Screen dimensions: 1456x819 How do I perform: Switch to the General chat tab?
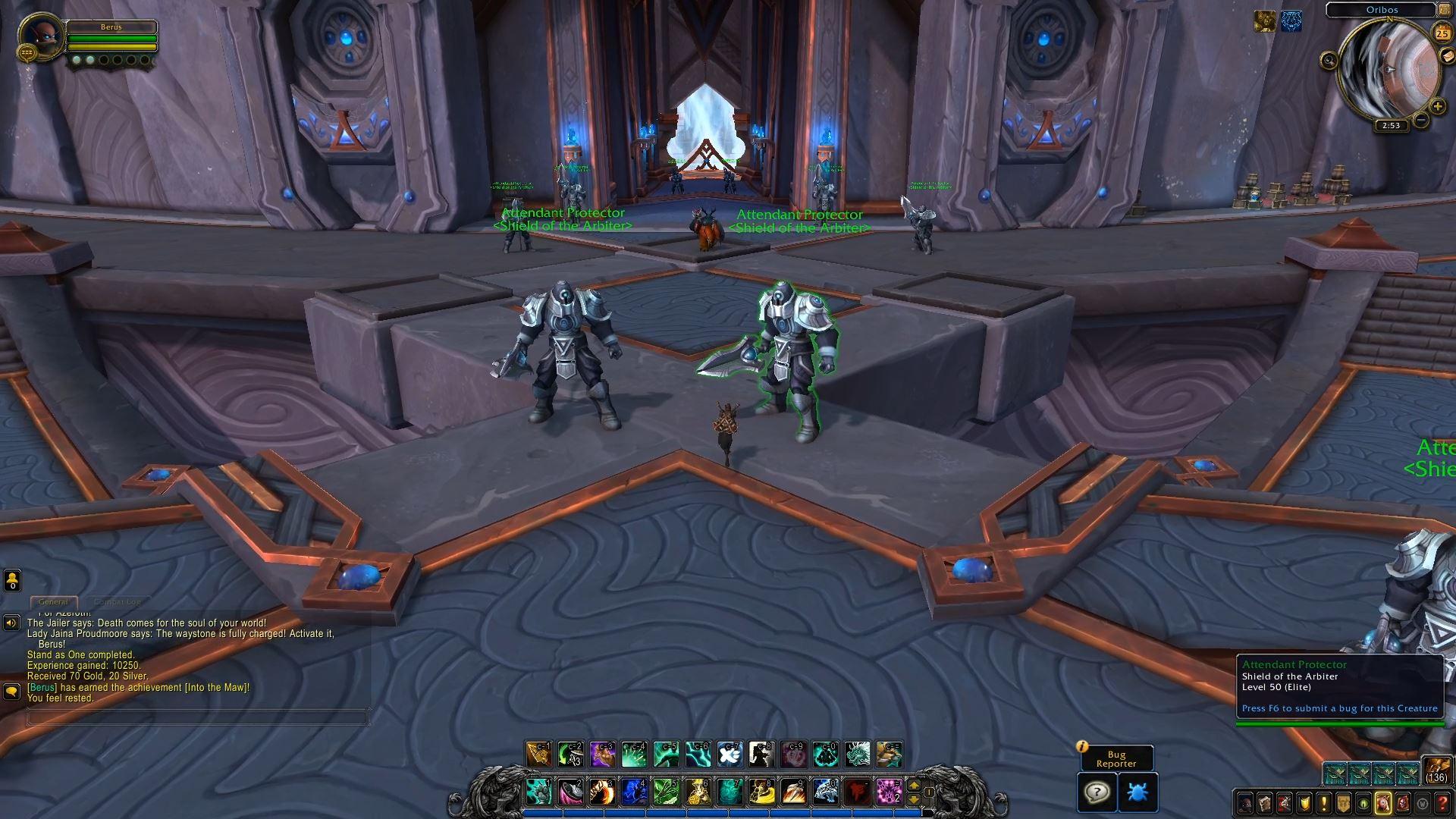[53, 602]
